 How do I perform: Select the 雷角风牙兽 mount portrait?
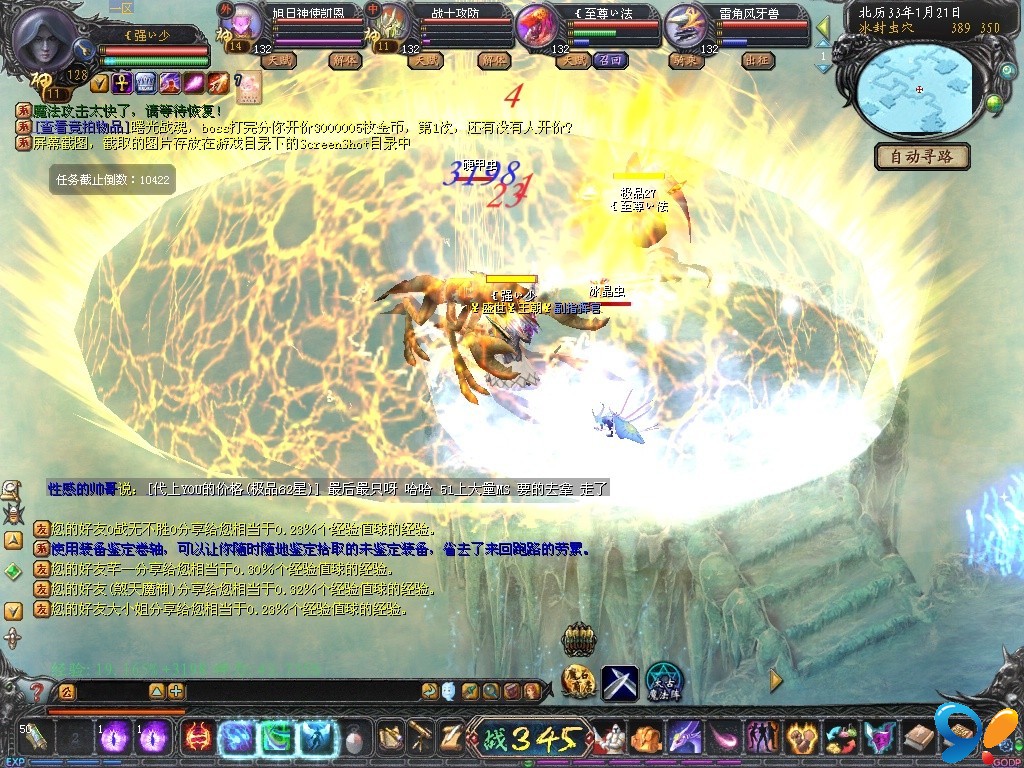686,27
